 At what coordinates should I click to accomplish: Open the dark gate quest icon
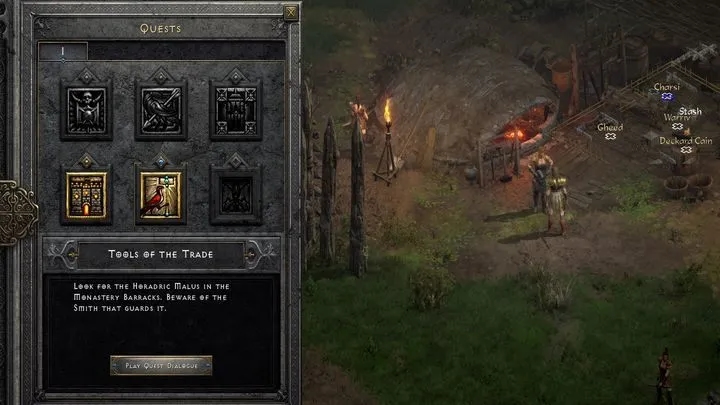(x=235, y=111)
